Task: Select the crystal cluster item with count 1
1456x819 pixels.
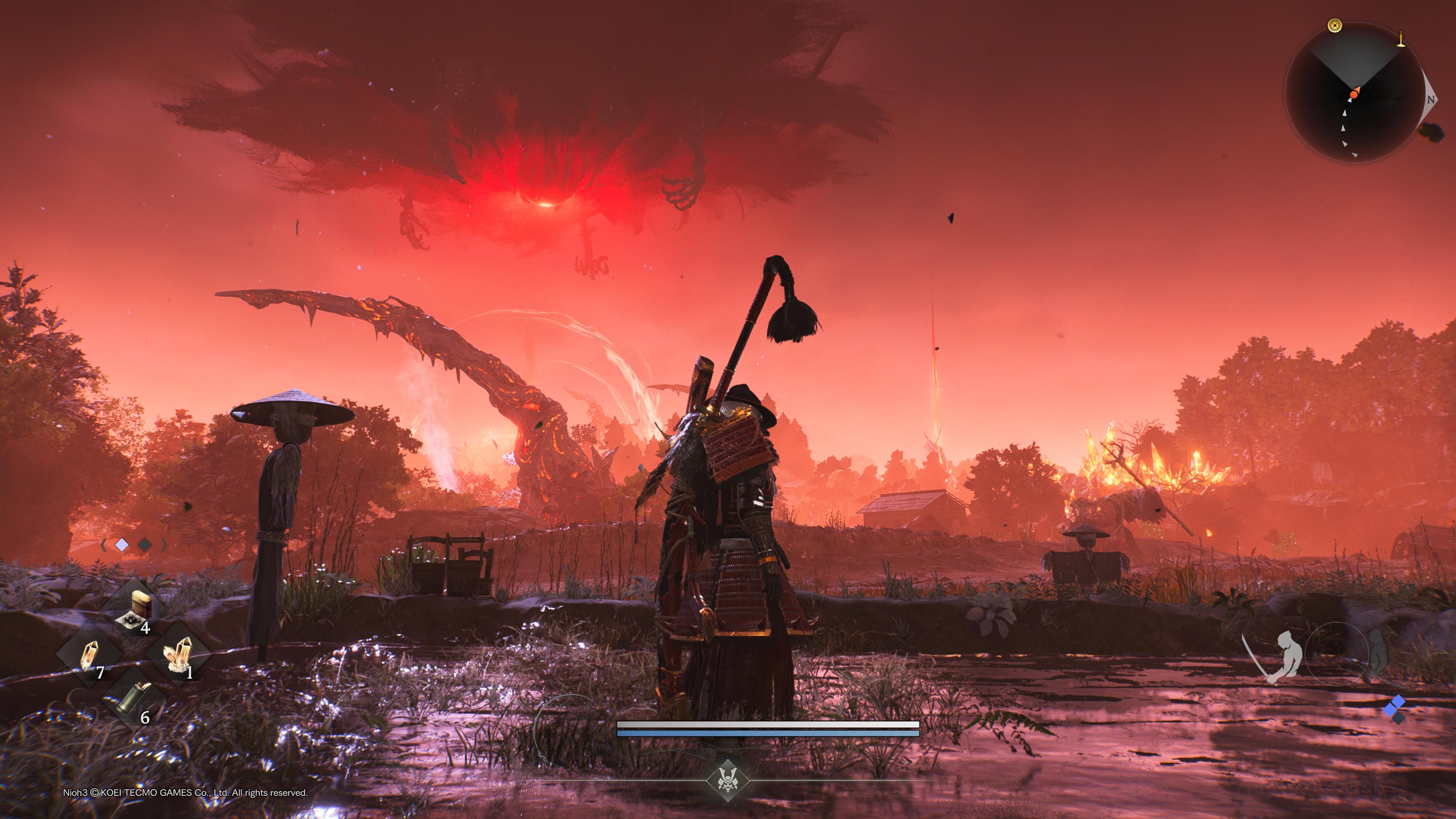Action: pyautogui.click(x=179, y=655)
